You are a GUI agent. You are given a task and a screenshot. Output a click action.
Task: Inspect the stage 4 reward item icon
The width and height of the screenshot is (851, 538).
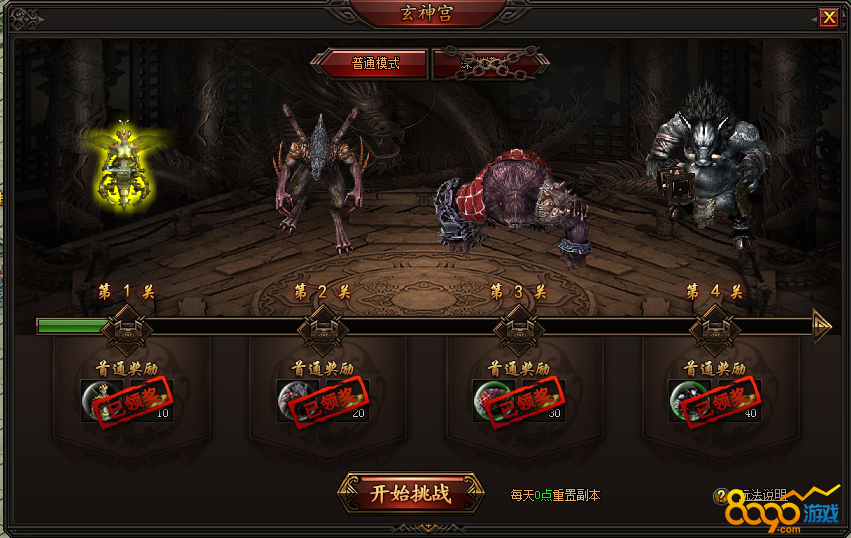pyautogui.click(x=684, y=399)
